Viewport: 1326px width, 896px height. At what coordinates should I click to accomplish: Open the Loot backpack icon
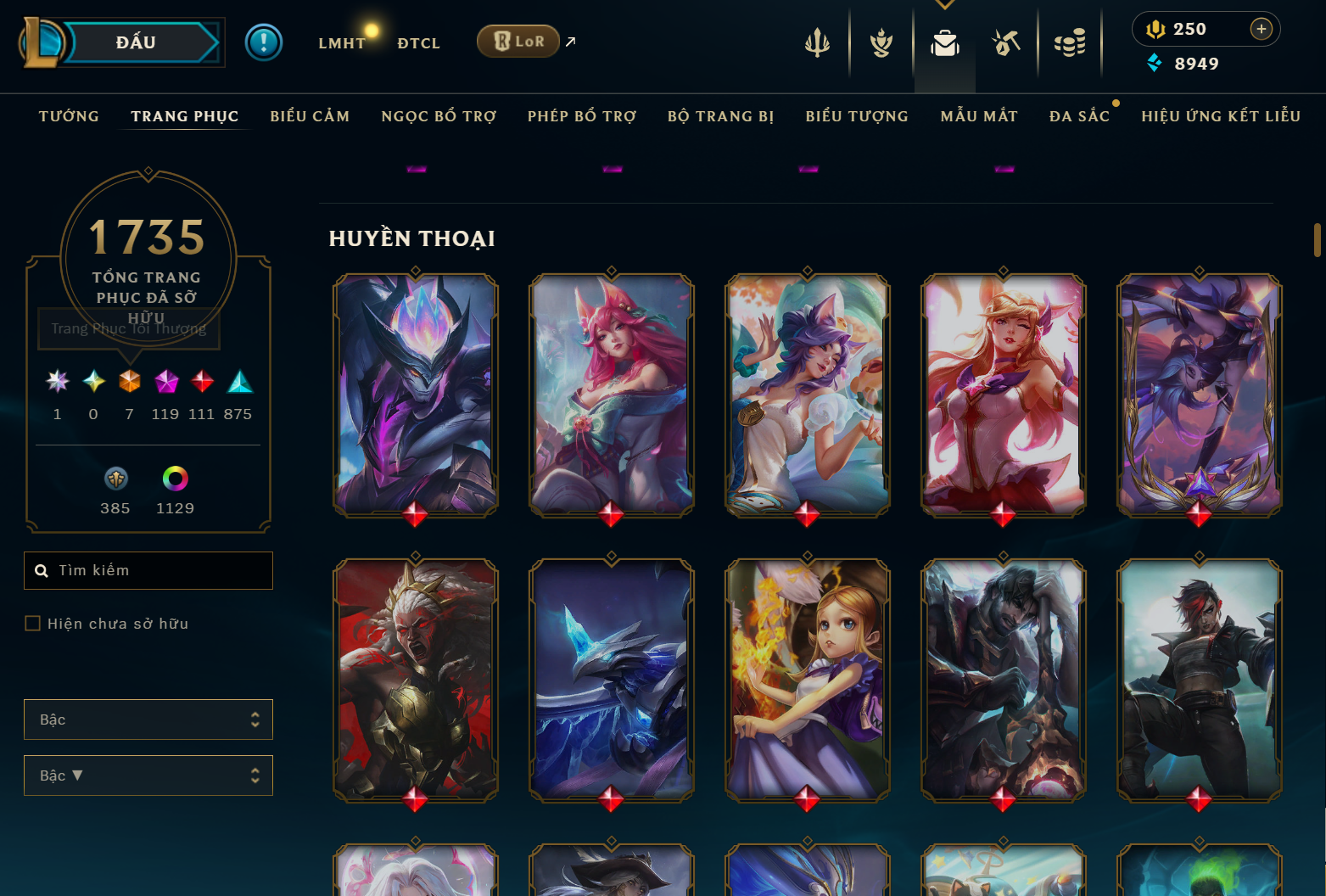tap(943, 42)
